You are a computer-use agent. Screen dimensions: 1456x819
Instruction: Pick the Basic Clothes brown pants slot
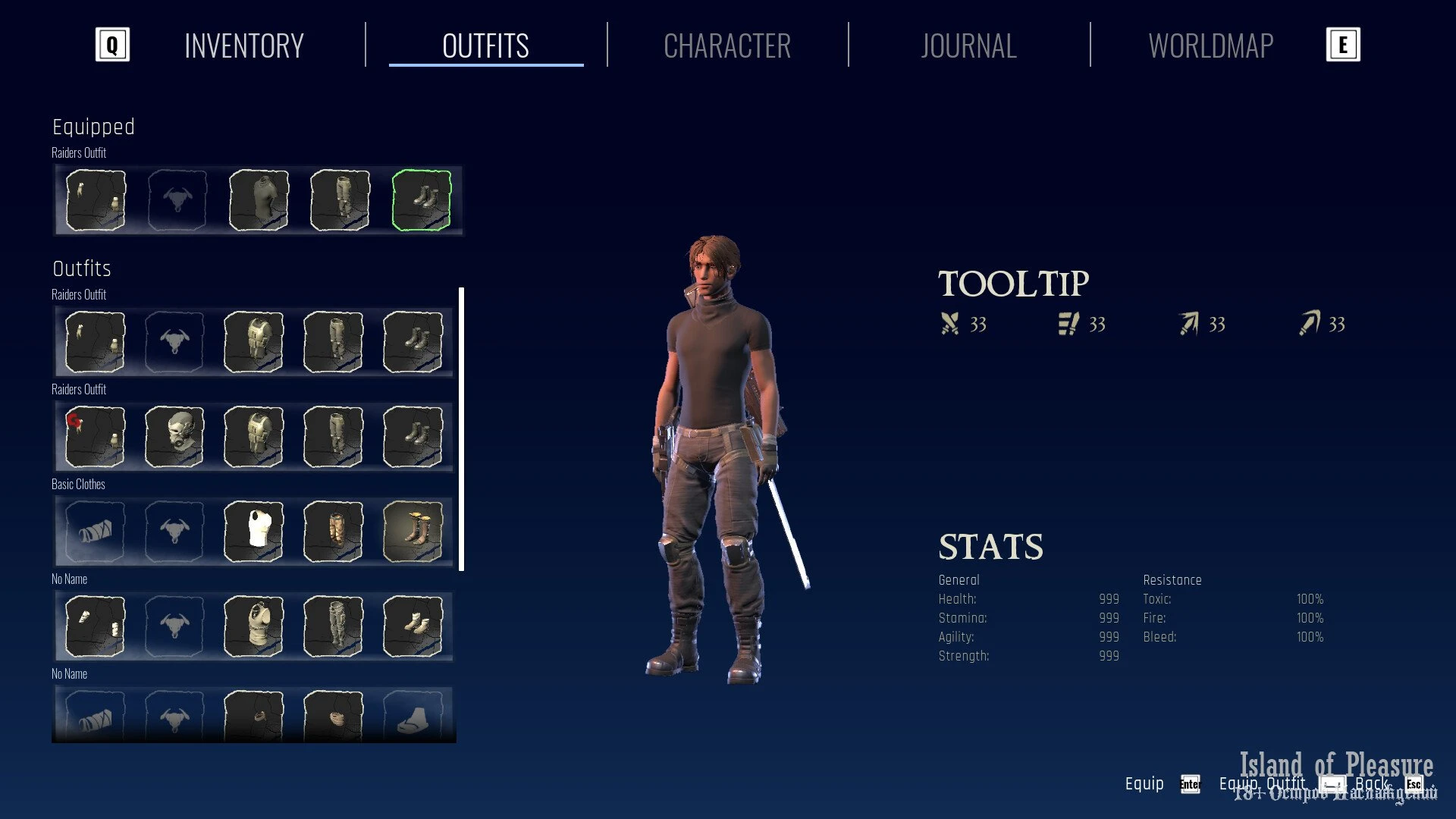coord(334,532)
